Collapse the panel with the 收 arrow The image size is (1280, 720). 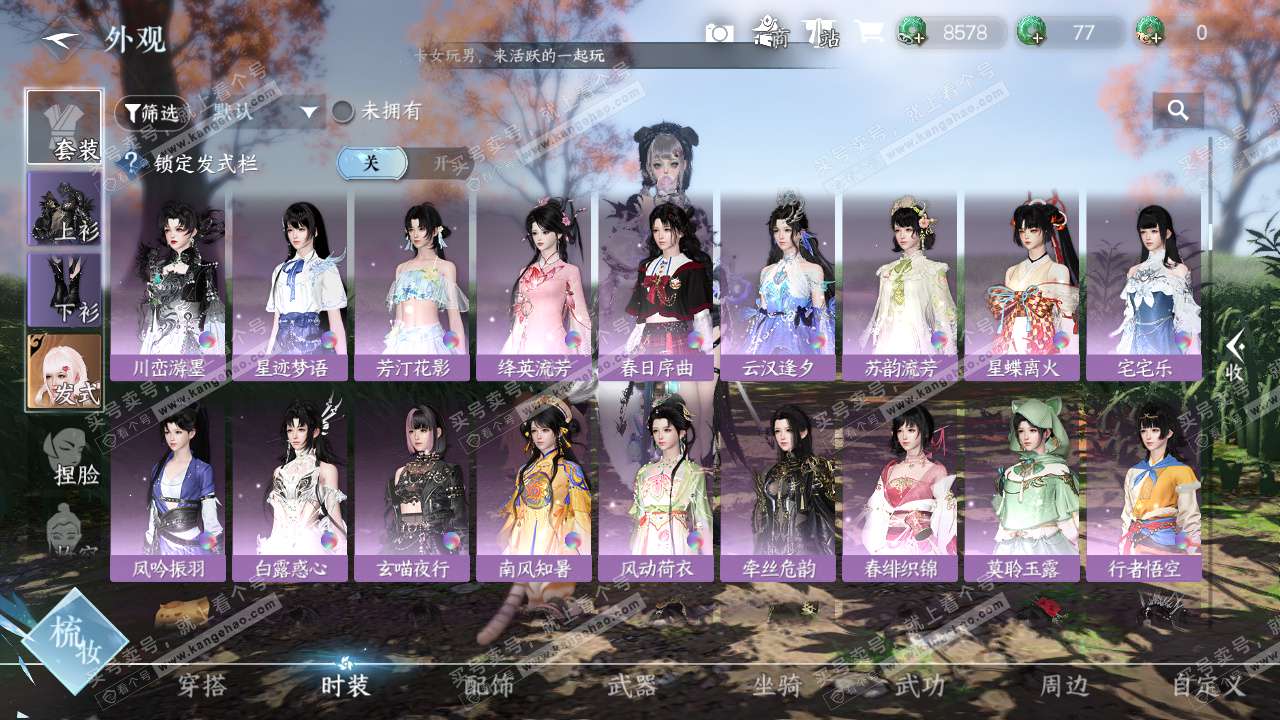click(1236, 355)
